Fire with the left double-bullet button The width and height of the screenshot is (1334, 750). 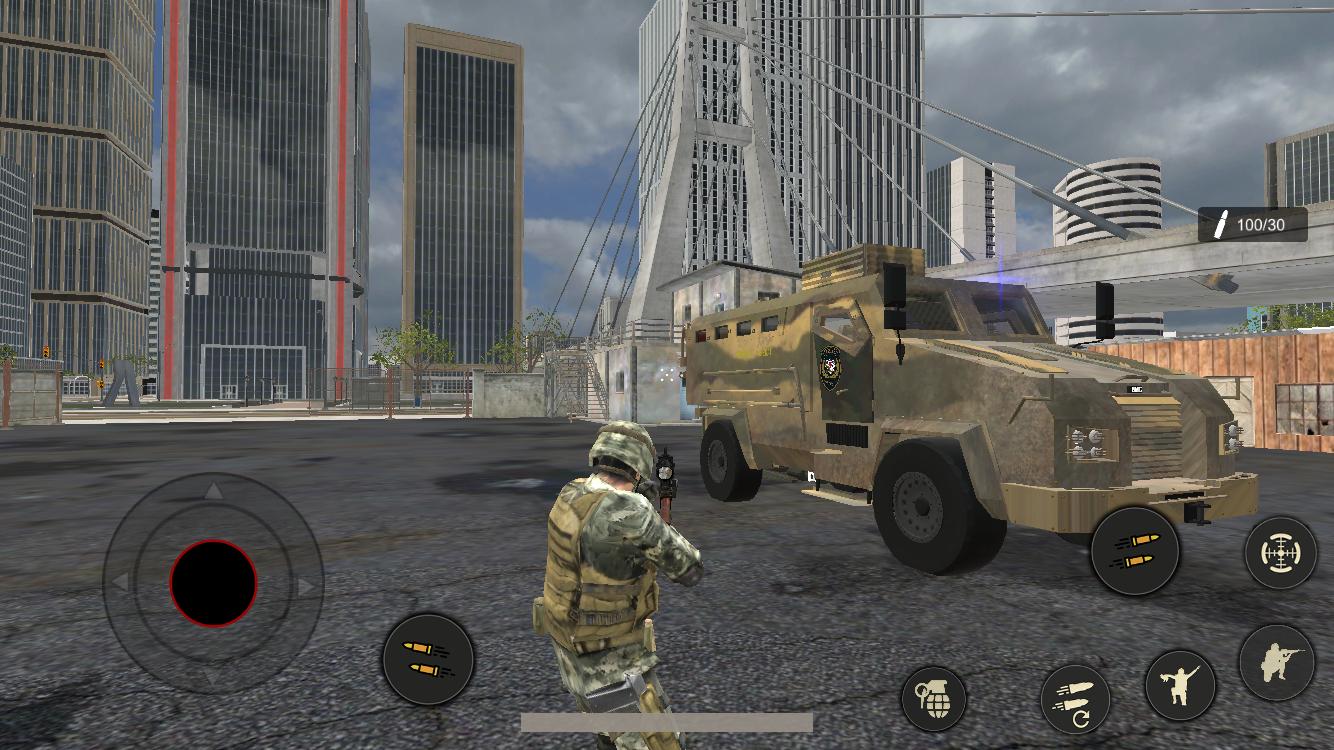pos(428,657)
